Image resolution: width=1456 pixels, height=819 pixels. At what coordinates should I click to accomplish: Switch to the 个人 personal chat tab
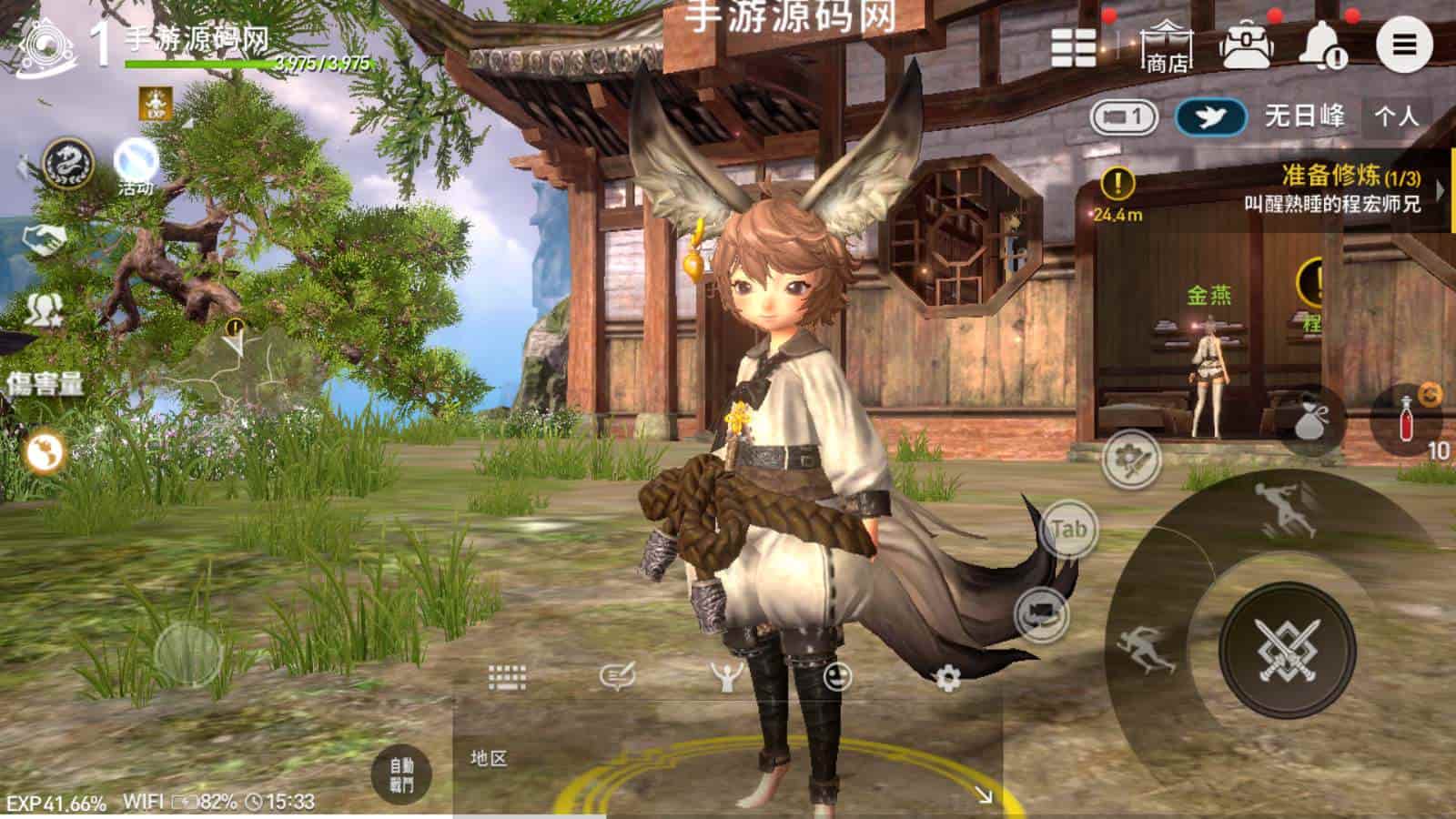click(1401, 116)
